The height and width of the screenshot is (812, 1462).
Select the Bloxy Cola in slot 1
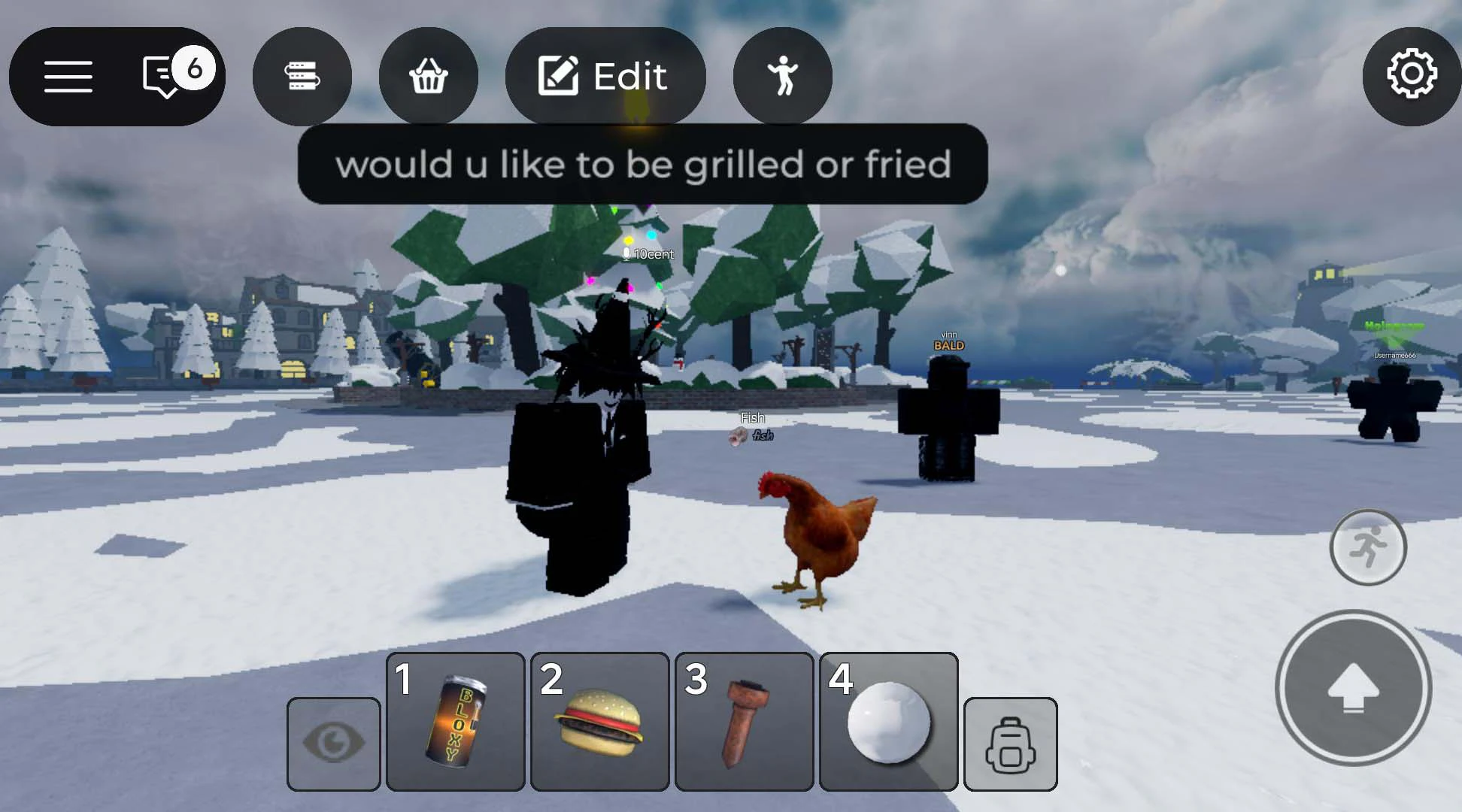454,722
